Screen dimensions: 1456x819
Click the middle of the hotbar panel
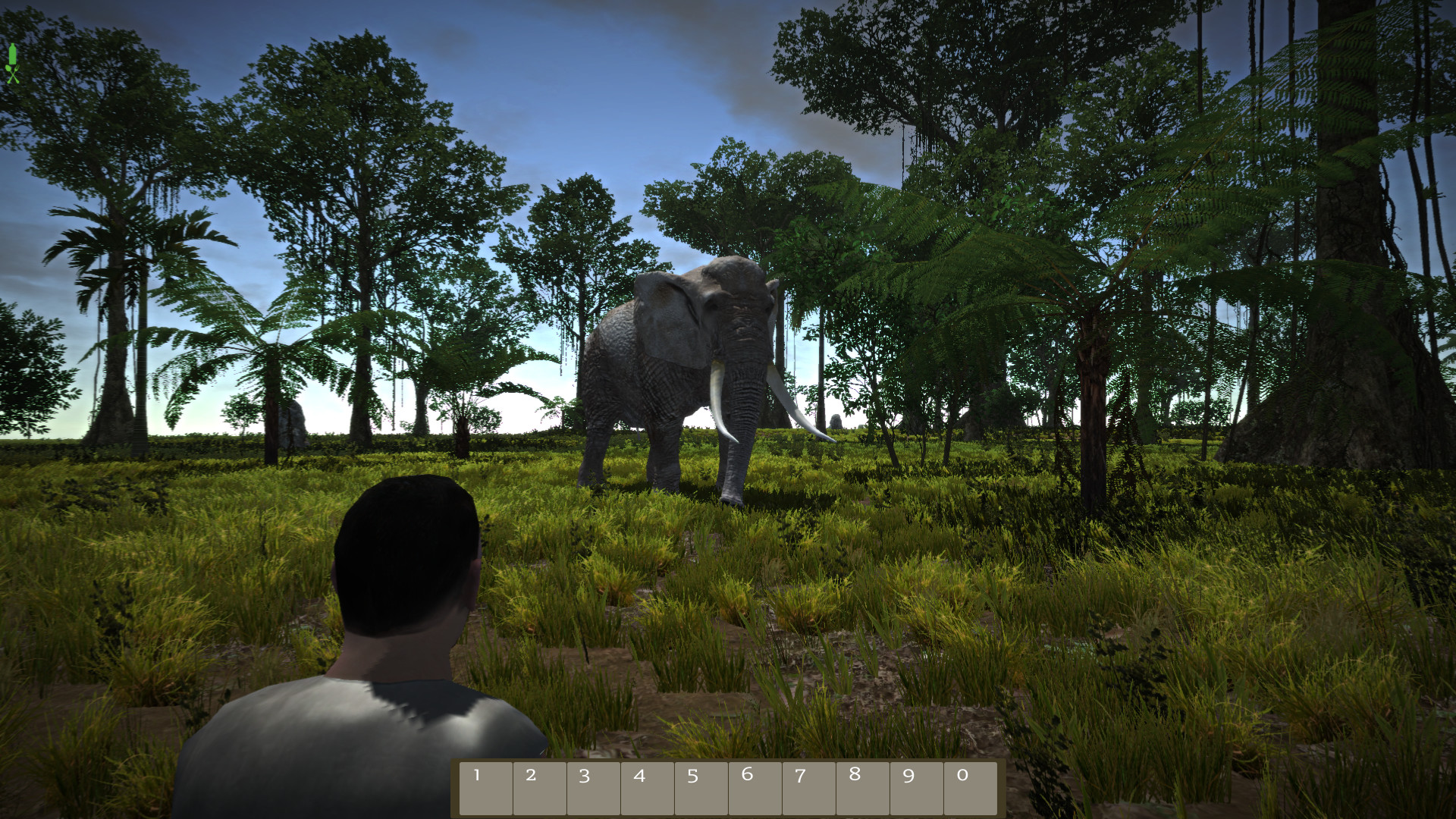coord(730,787)
